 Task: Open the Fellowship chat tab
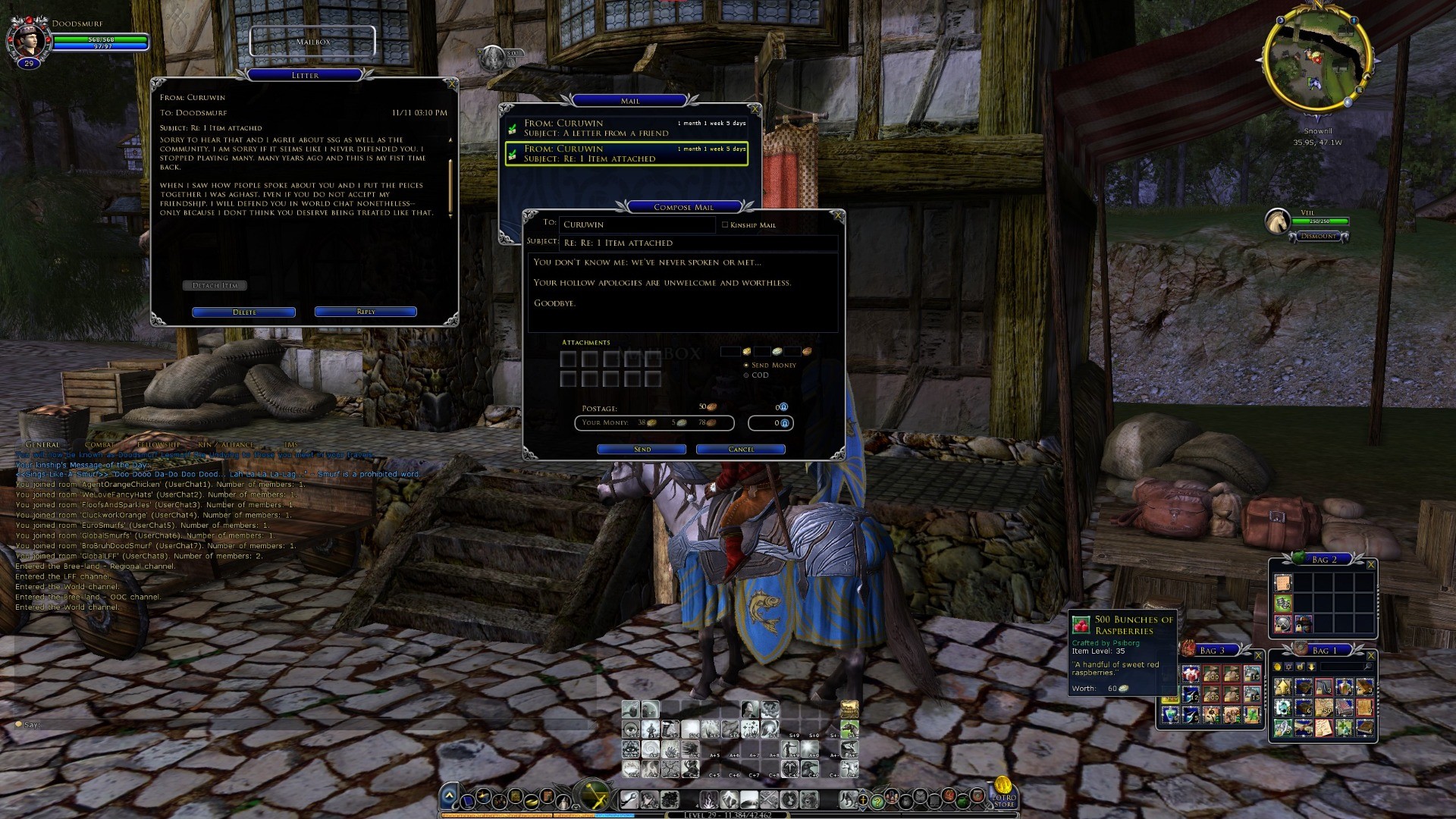point(159,444)
